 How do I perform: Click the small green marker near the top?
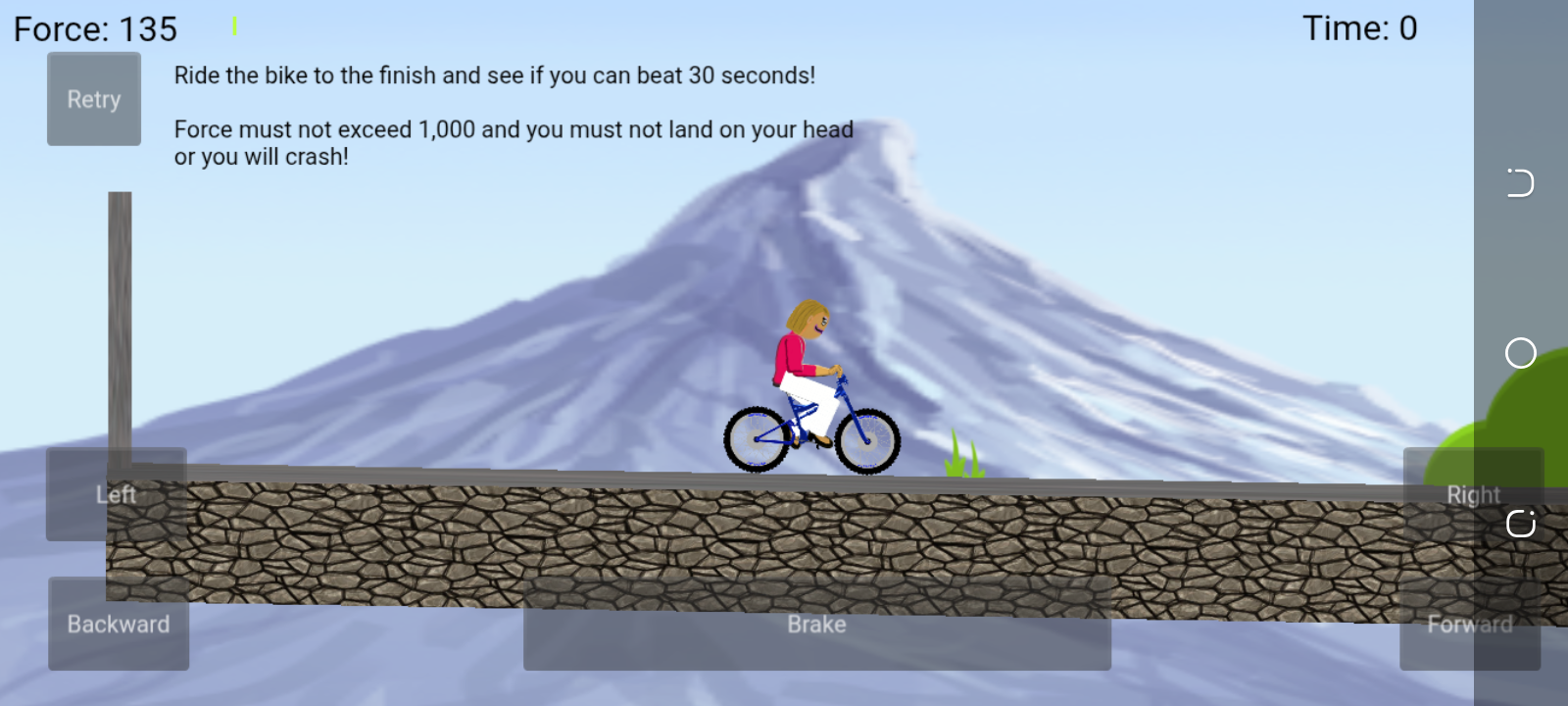point(235,25)
